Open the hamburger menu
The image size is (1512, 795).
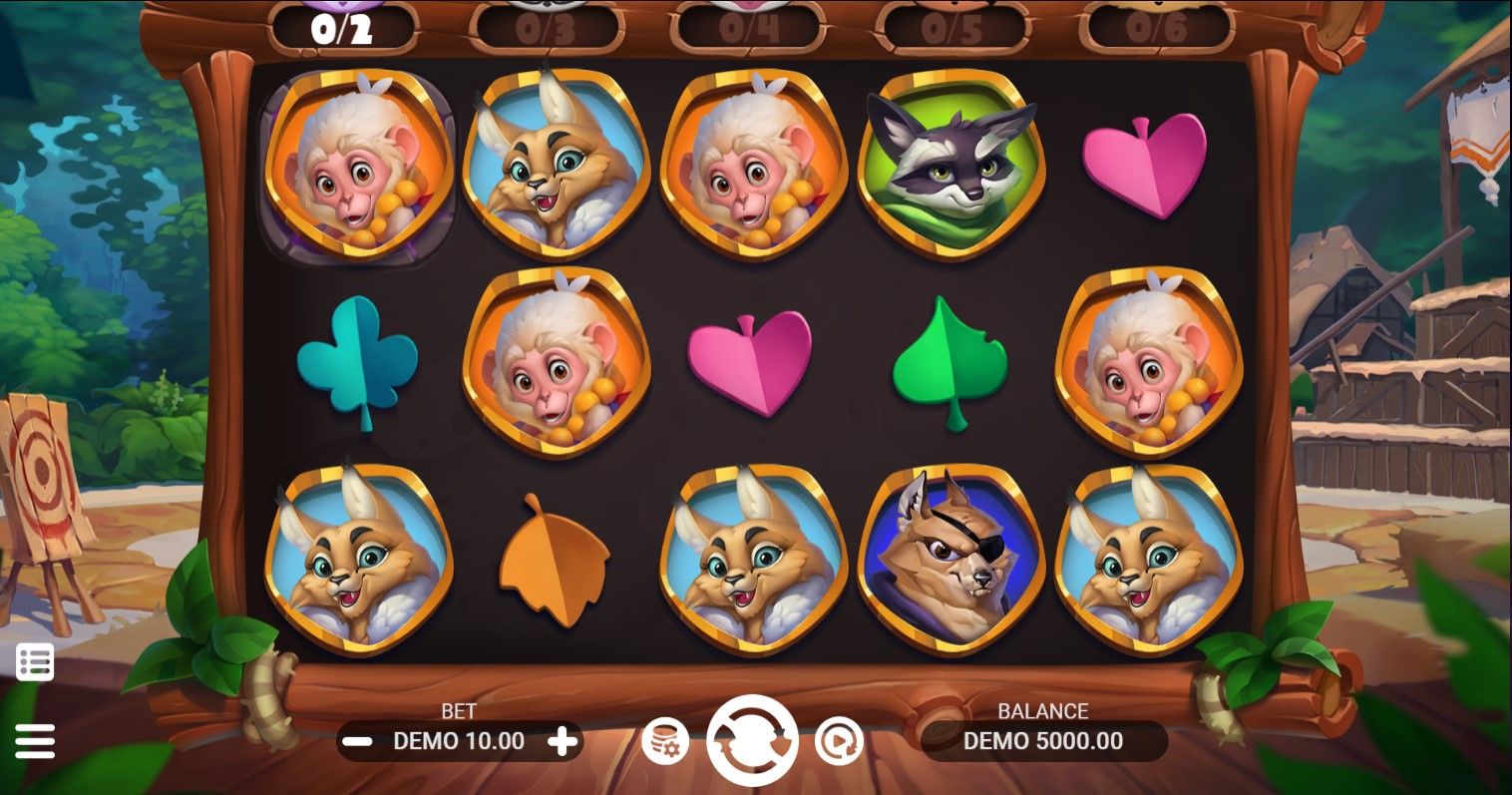(x=35, y=741)
